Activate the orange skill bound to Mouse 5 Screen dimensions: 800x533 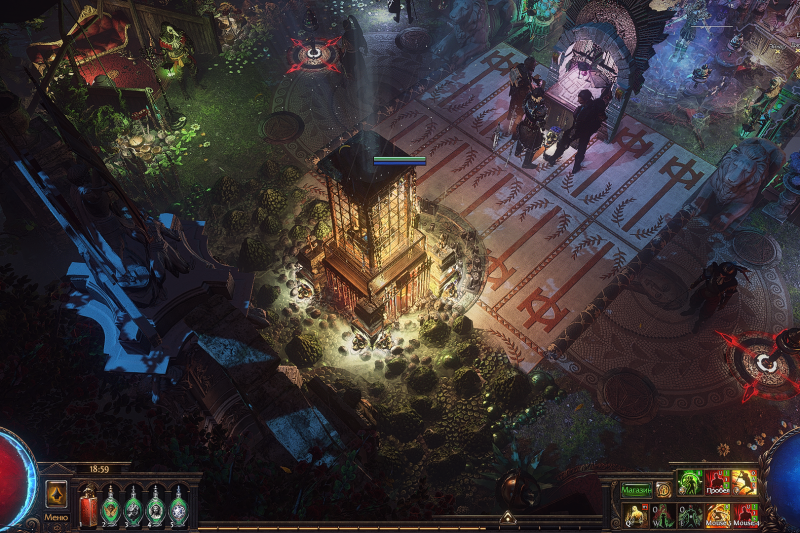point(718,515)
